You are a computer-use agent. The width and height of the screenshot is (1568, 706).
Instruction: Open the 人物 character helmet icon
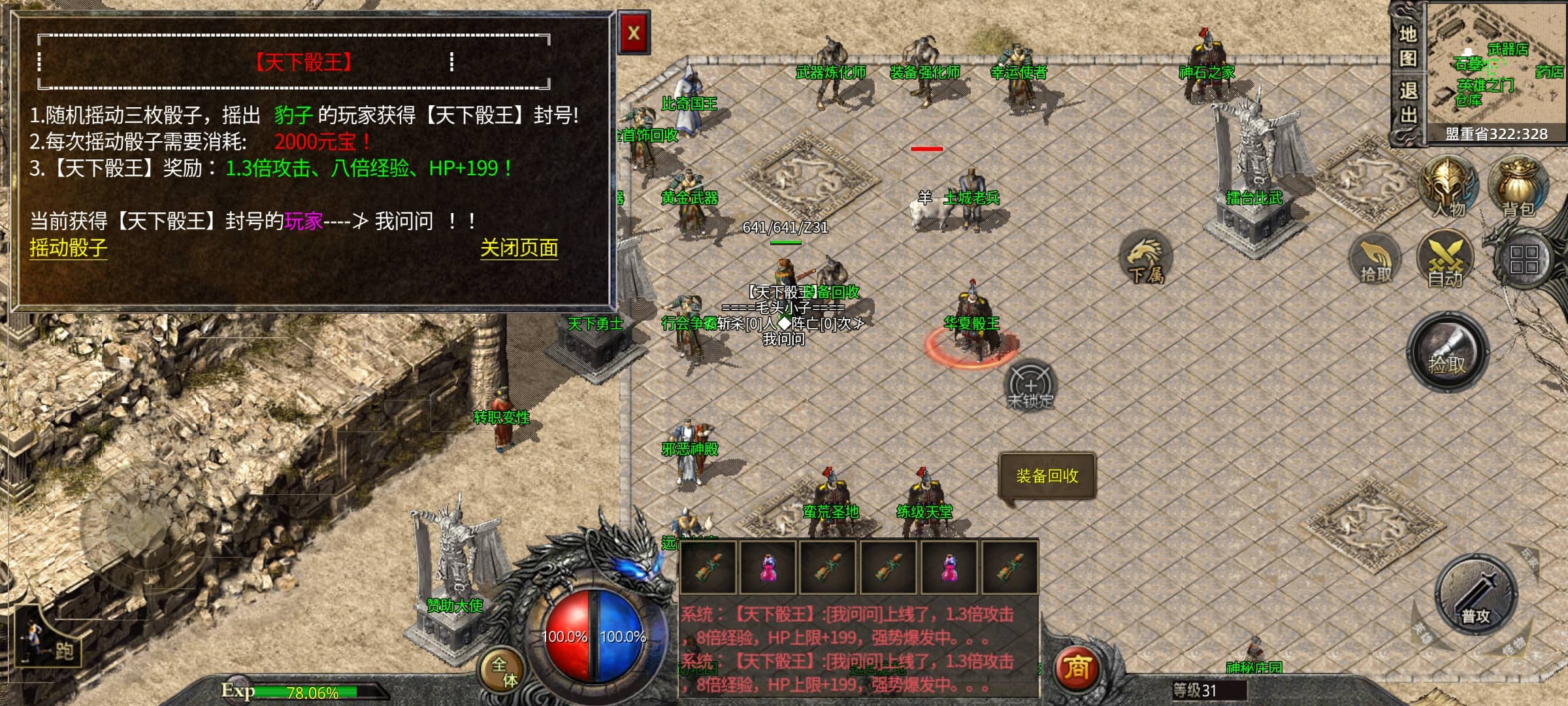[x=1448, y=188]
